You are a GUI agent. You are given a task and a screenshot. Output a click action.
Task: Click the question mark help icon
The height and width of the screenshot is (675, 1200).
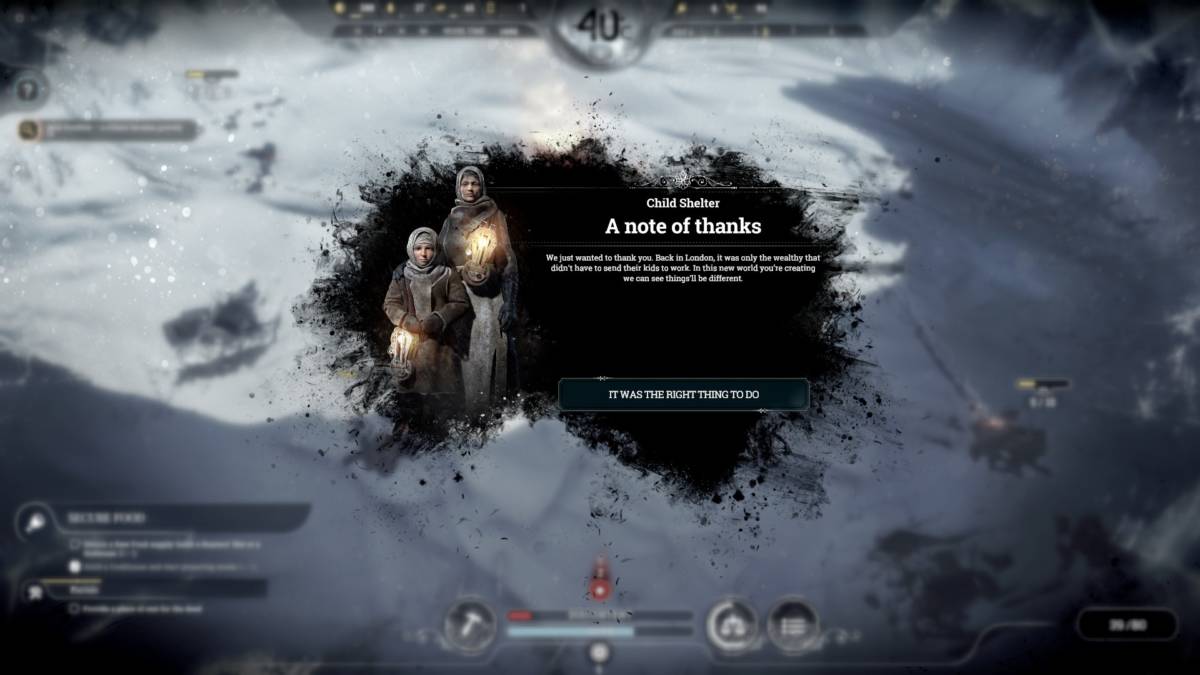30,89
